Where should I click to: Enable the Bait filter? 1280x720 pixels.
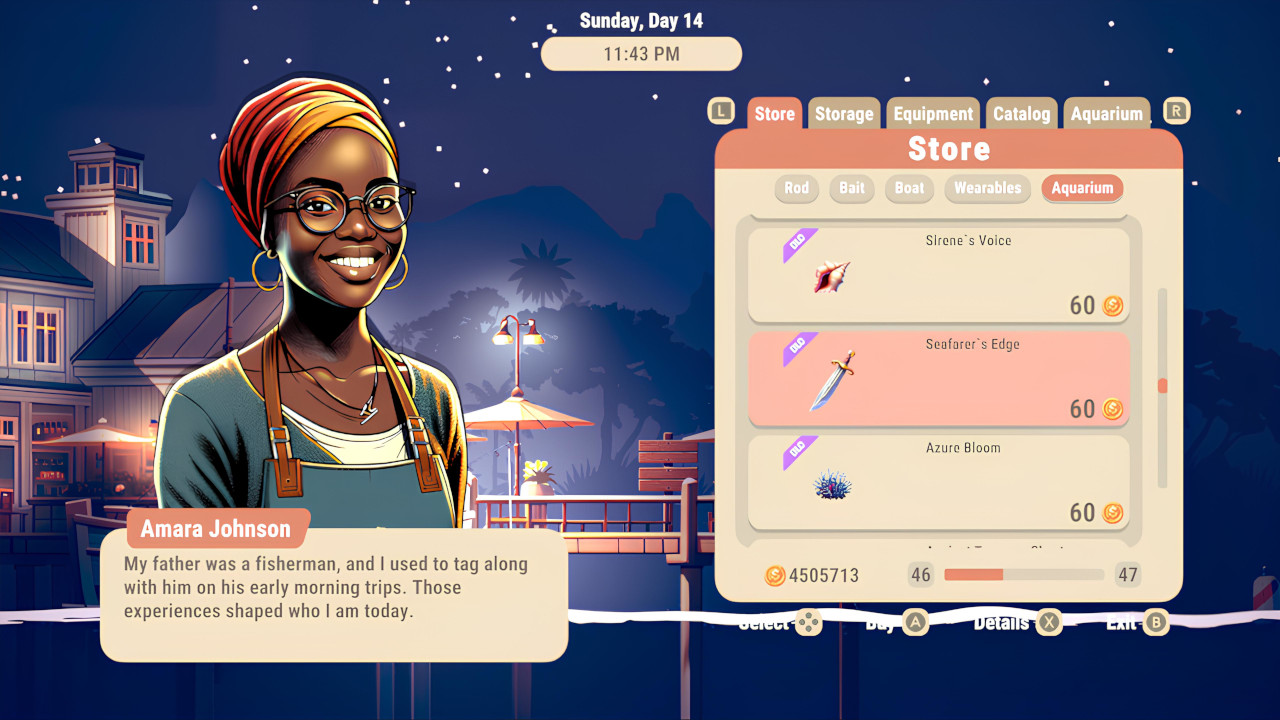(851, 188)
